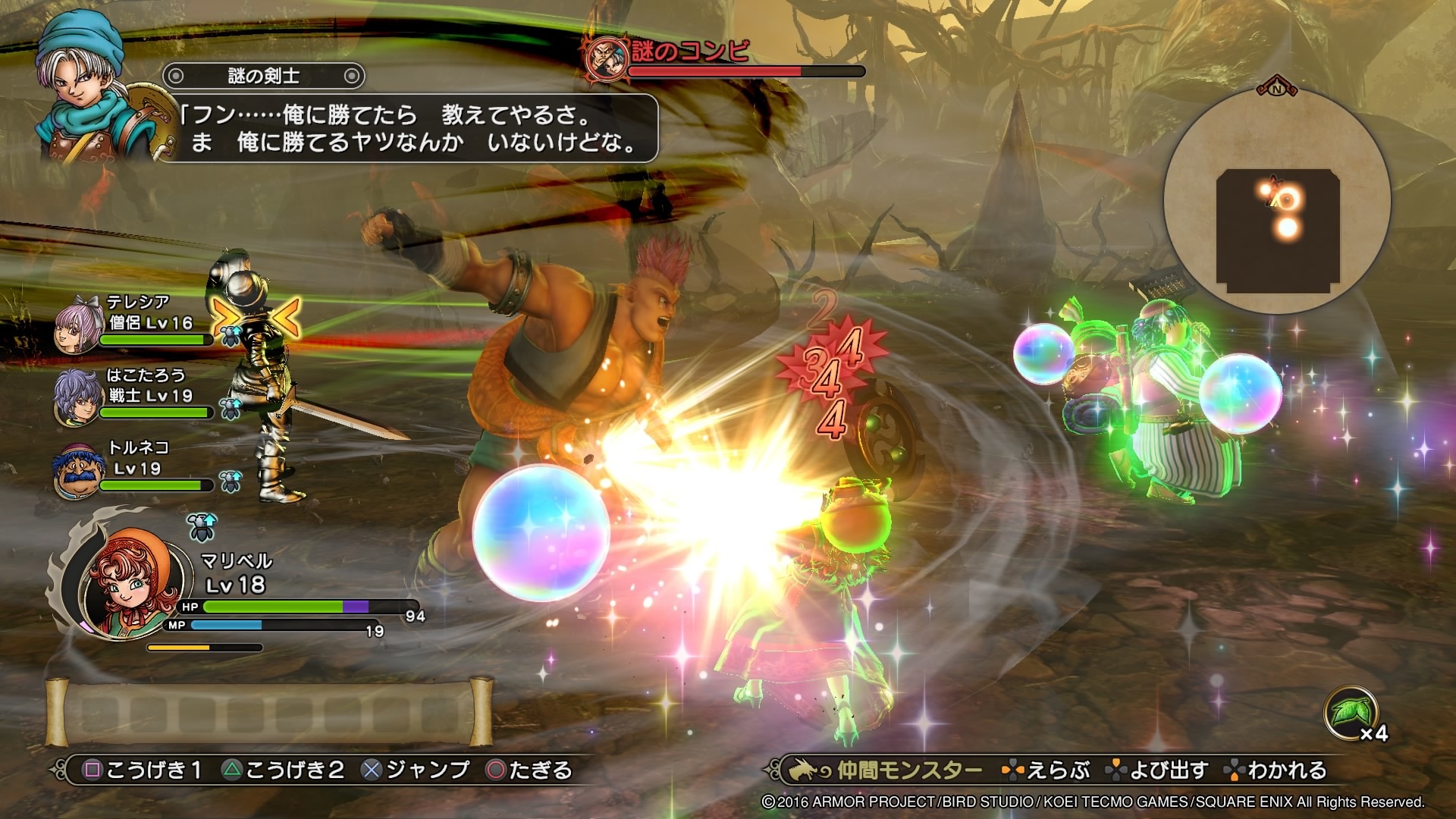Select Torneko's party portrait
The image size is (1456, 819).
(77, 470)
